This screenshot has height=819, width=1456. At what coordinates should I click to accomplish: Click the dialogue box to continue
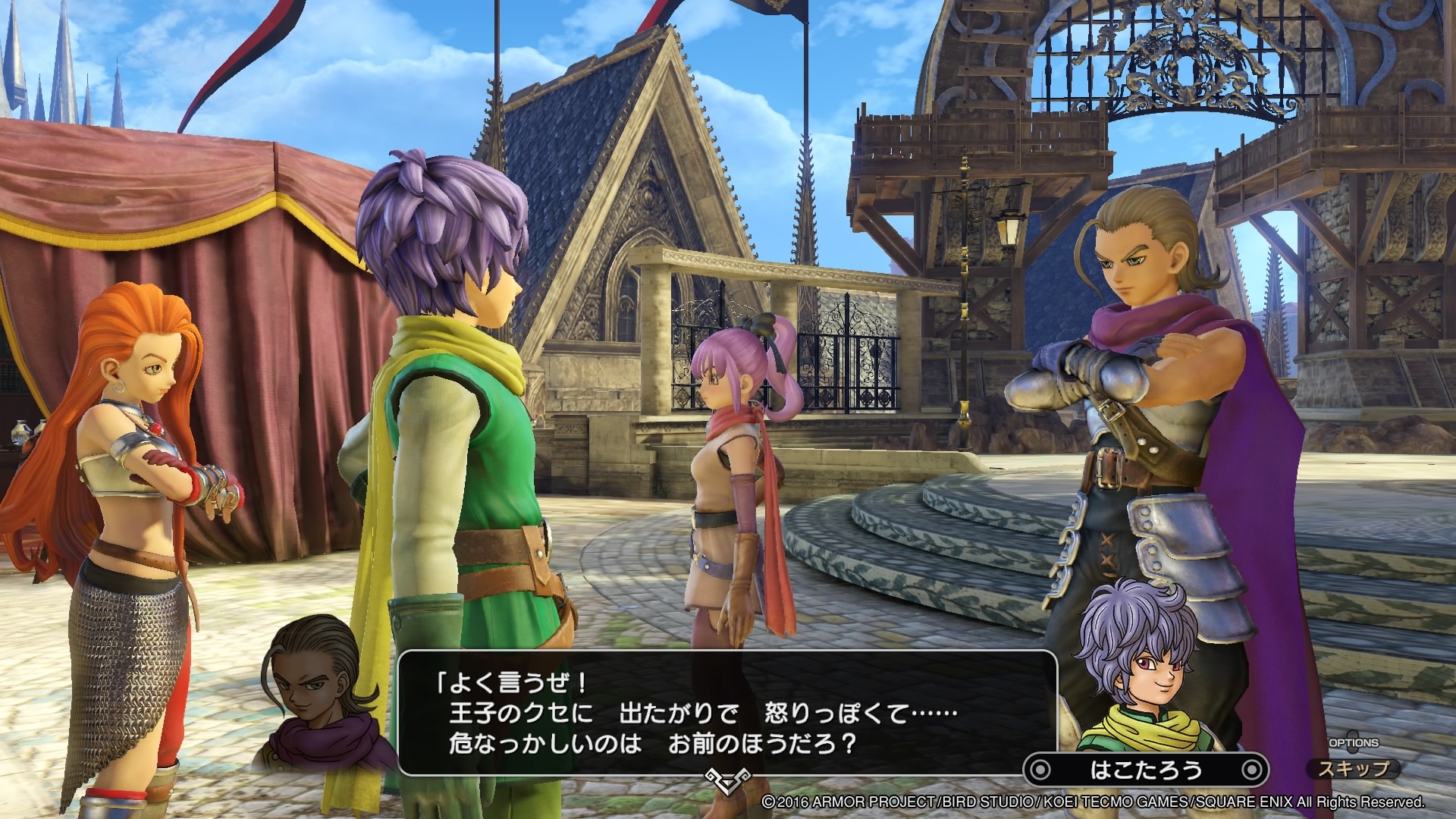[x=726, y=713]
